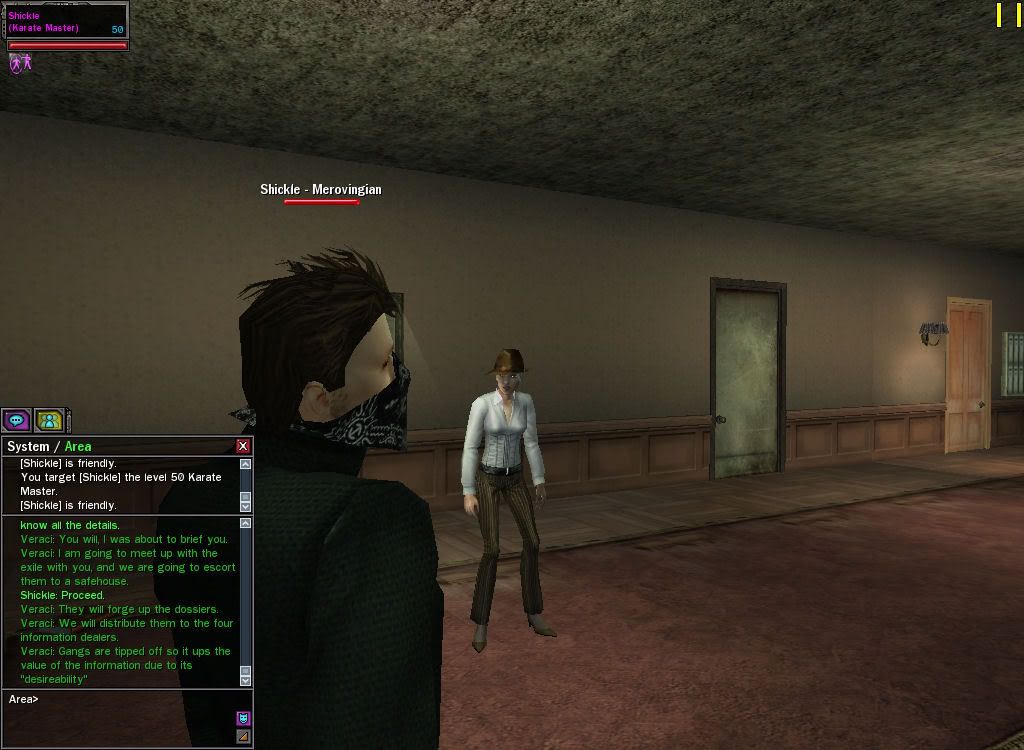Open the speech bubble chat icon
The width and height of the screenshot is (1024, 750).
click(16, 420)
